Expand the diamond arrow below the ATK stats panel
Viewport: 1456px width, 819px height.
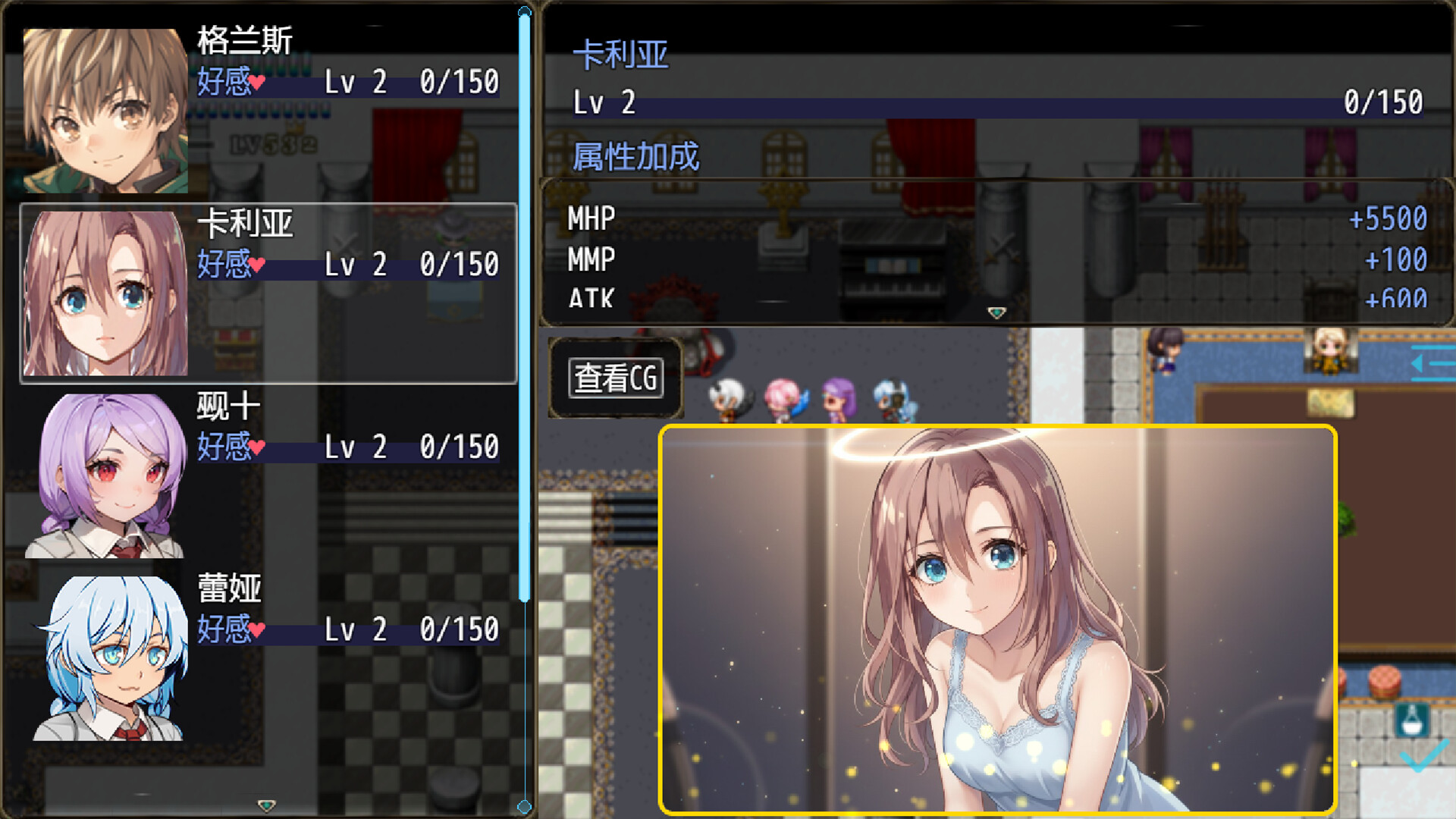[x=998, y=313]
